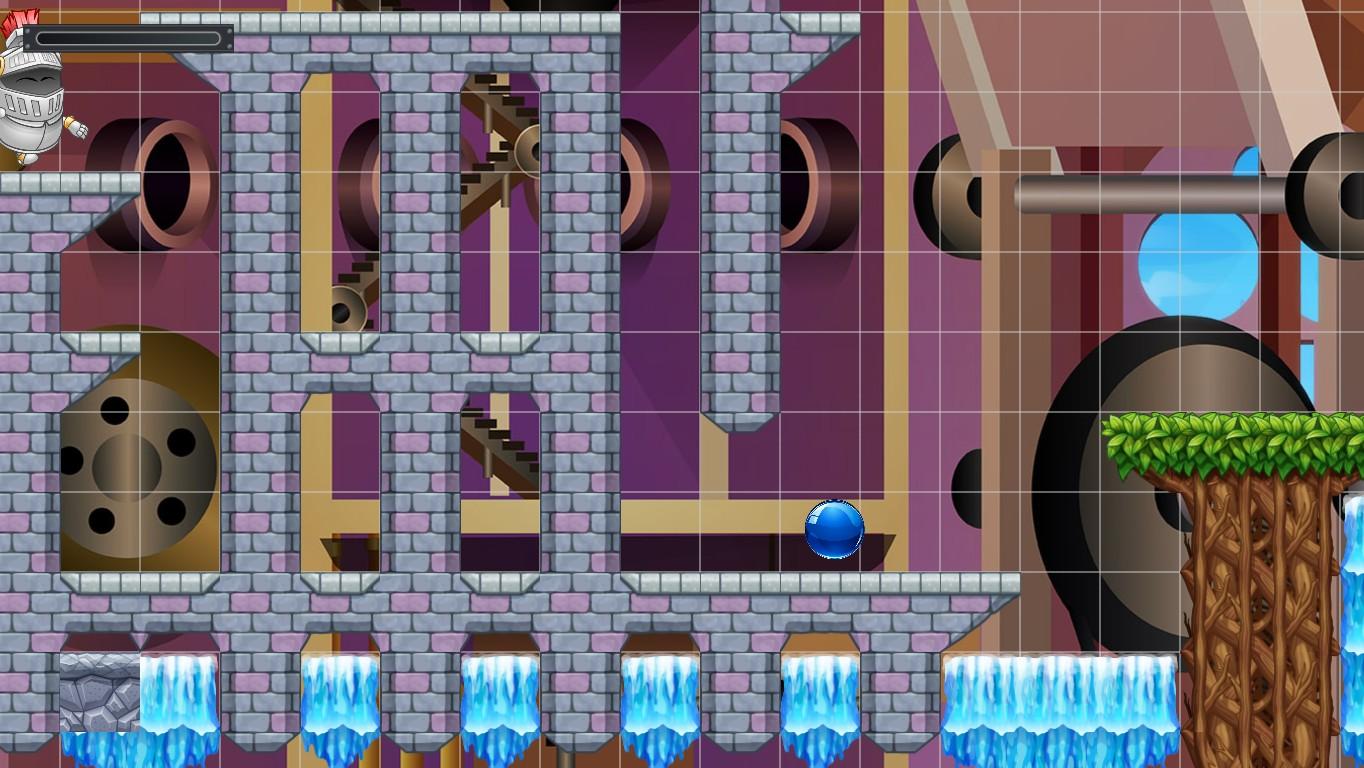Collect the blue ball on the platform
This screenshot has height=768, width=1364.
(x=833, y=530)
